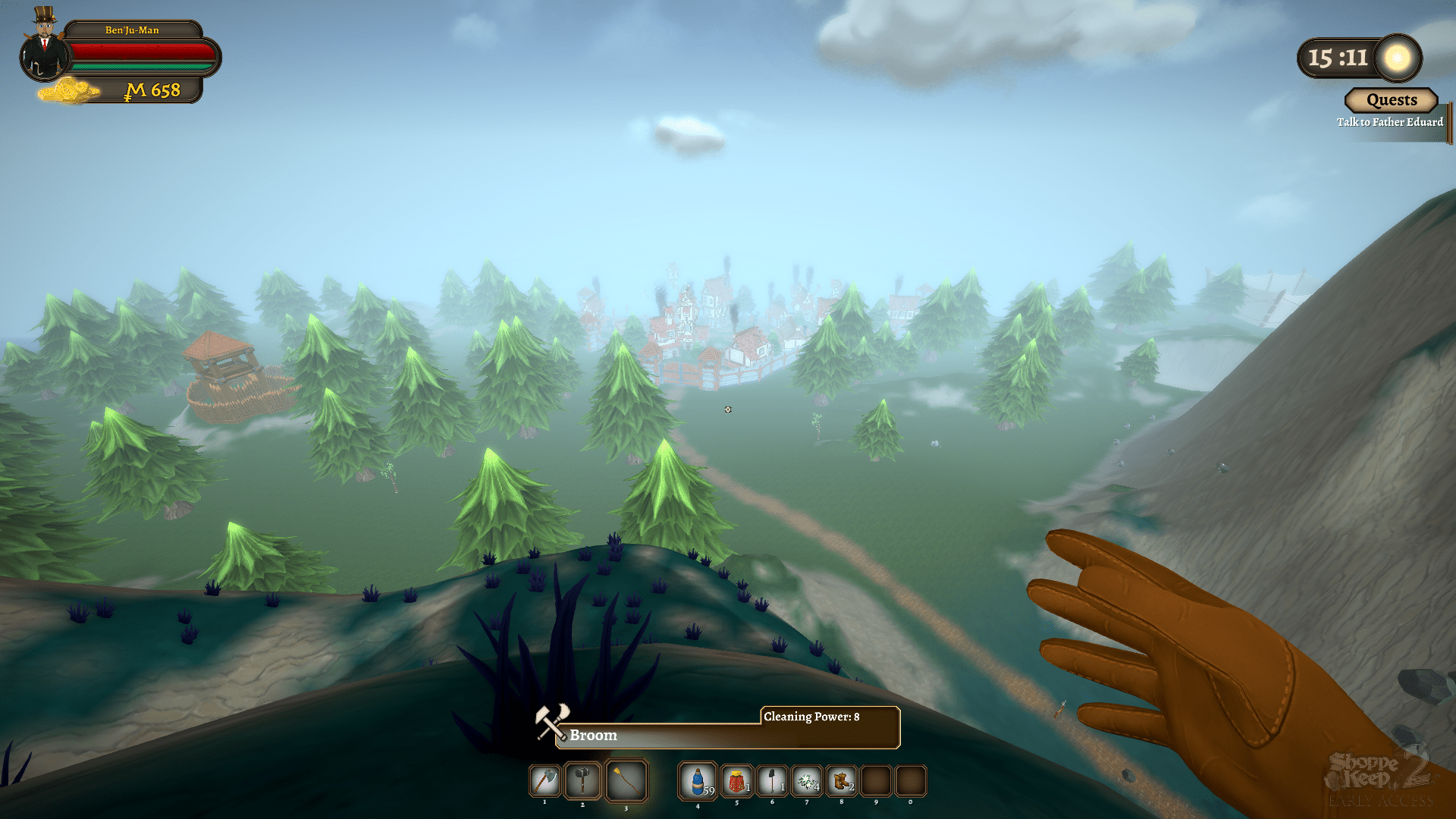Select the leather boots slot
Screen dimensions: 1456x819
(841, 781)
